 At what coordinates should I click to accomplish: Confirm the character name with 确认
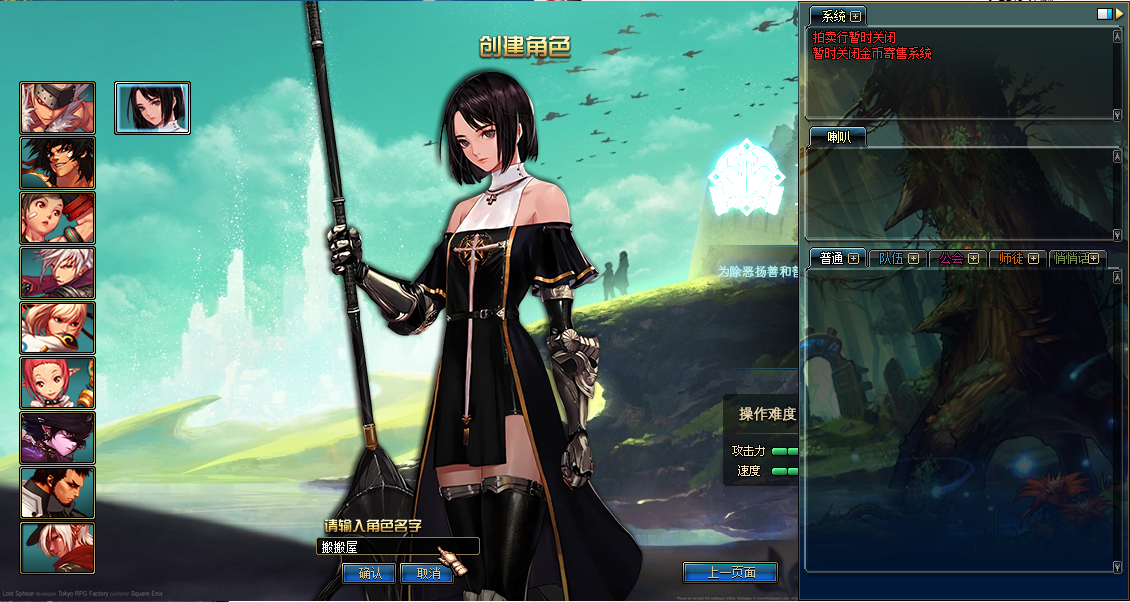pyautogui.click(x=369, y=574)
